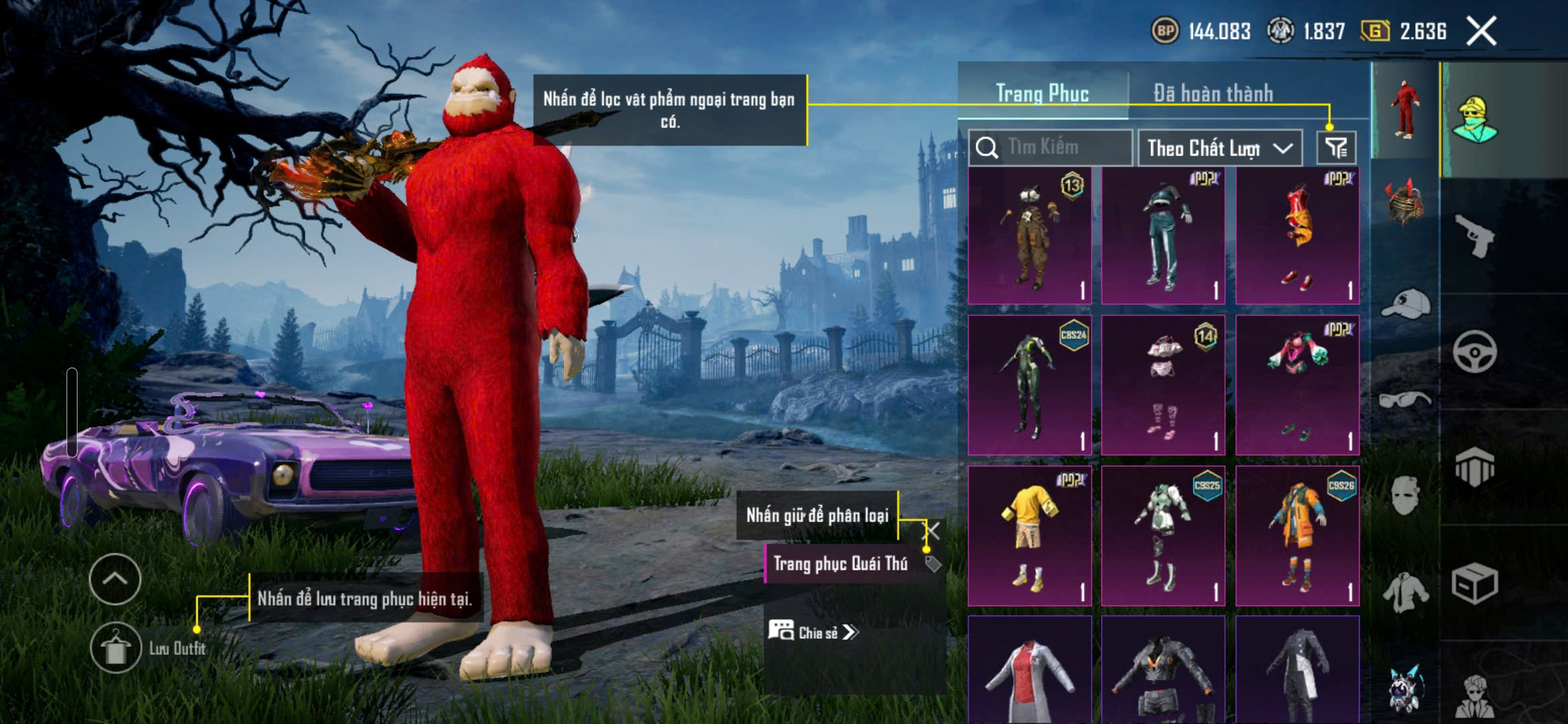1568x724 pixels.
Task: Select the outfit with the 13 badge
Action: [1030, 236]
